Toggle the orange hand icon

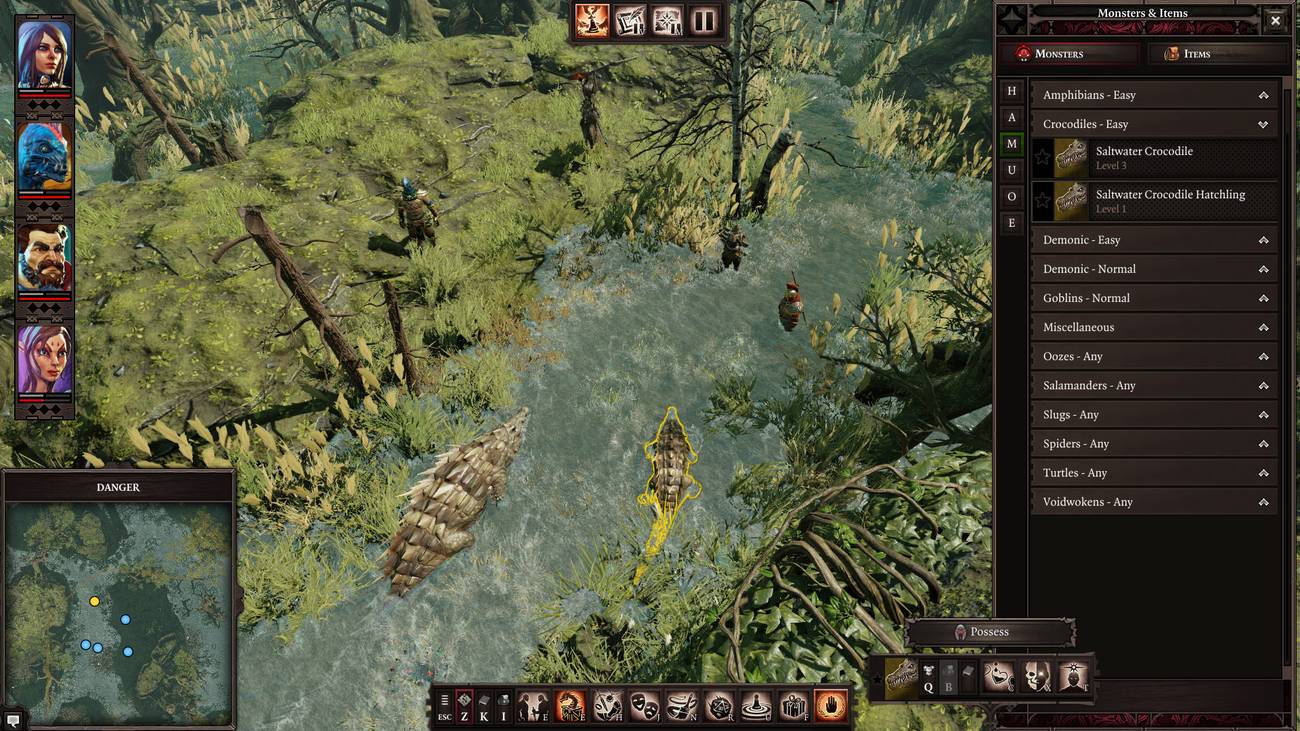click(x=831, y=707)
